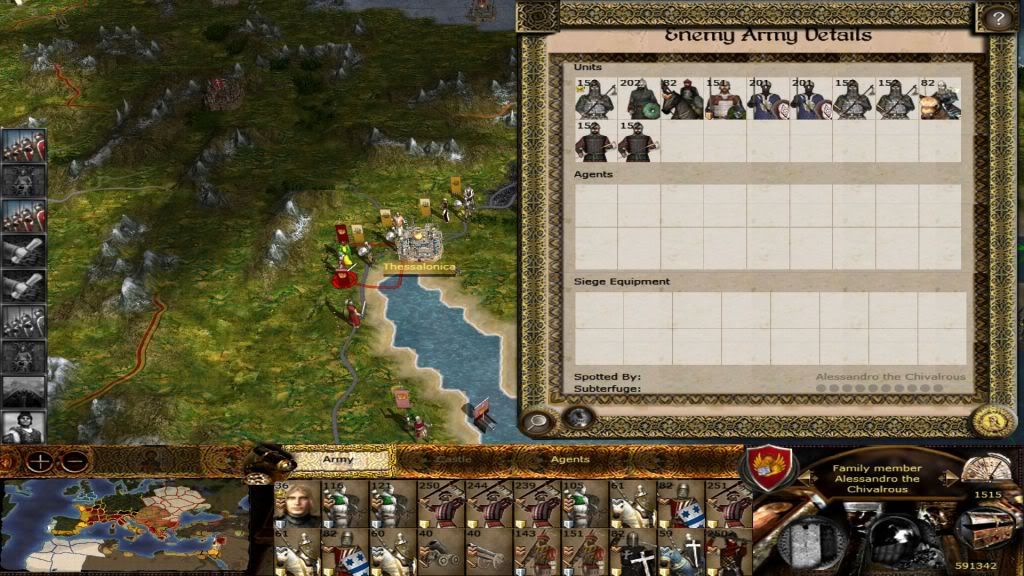Open the top soldiers event notification

coord(22,146)
